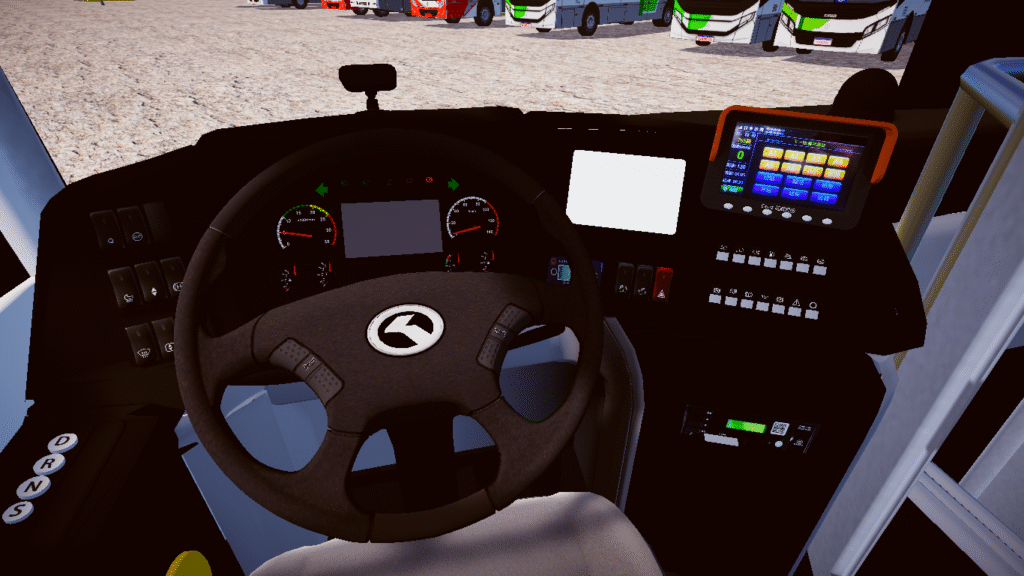Screen dimensions: 1024x576
Task: Shift to the N neutral gear button
Action: click(x=35, y=487)
